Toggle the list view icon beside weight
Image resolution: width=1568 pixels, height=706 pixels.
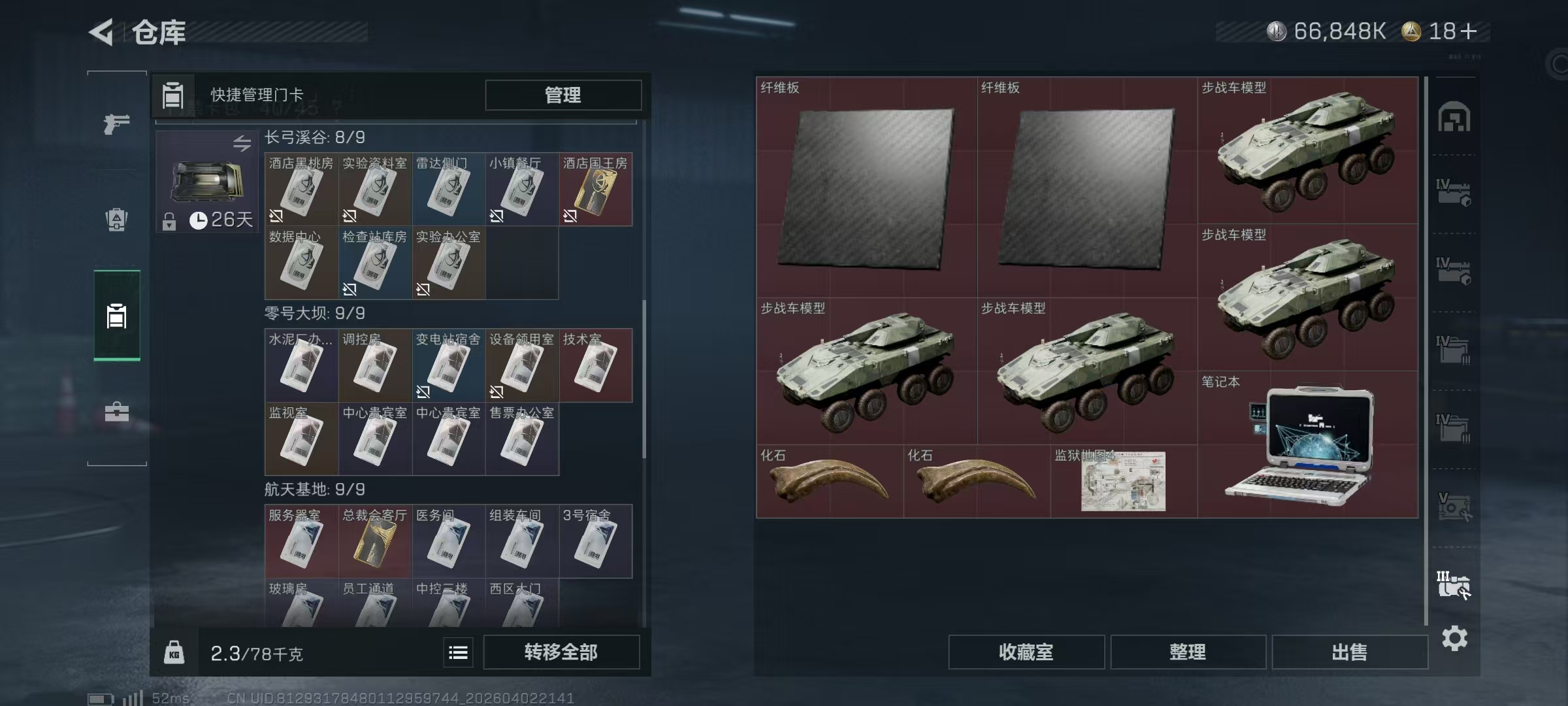[x=458, y=652]
